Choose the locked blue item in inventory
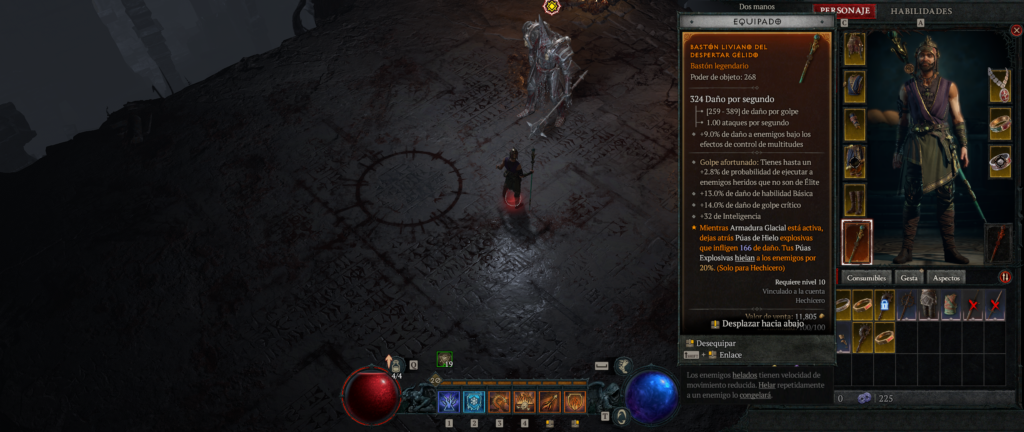The image size is (1024, 432). click(884, 306)
